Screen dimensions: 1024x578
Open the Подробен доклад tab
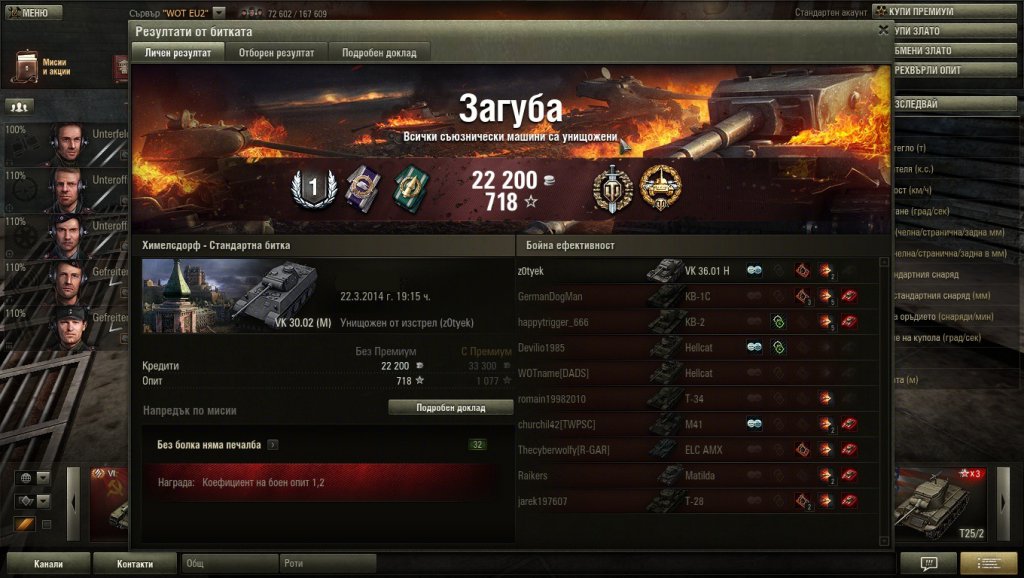[379, 53]
